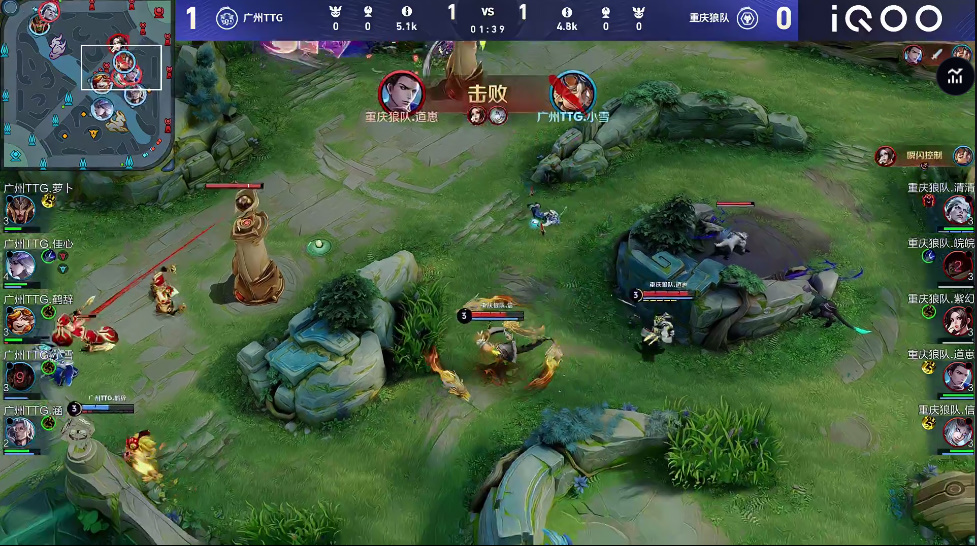The width and height of the screenshot is (977, 546).
Task: Select player 重庆狼队.清清 portrait
Action: (x=957, y=210)
